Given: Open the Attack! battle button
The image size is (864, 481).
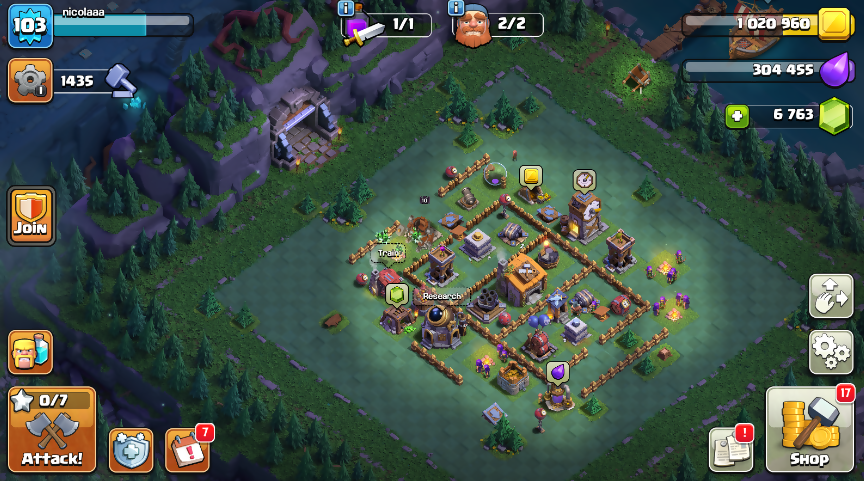Looking at the screenshot, I should coord(52,430).
